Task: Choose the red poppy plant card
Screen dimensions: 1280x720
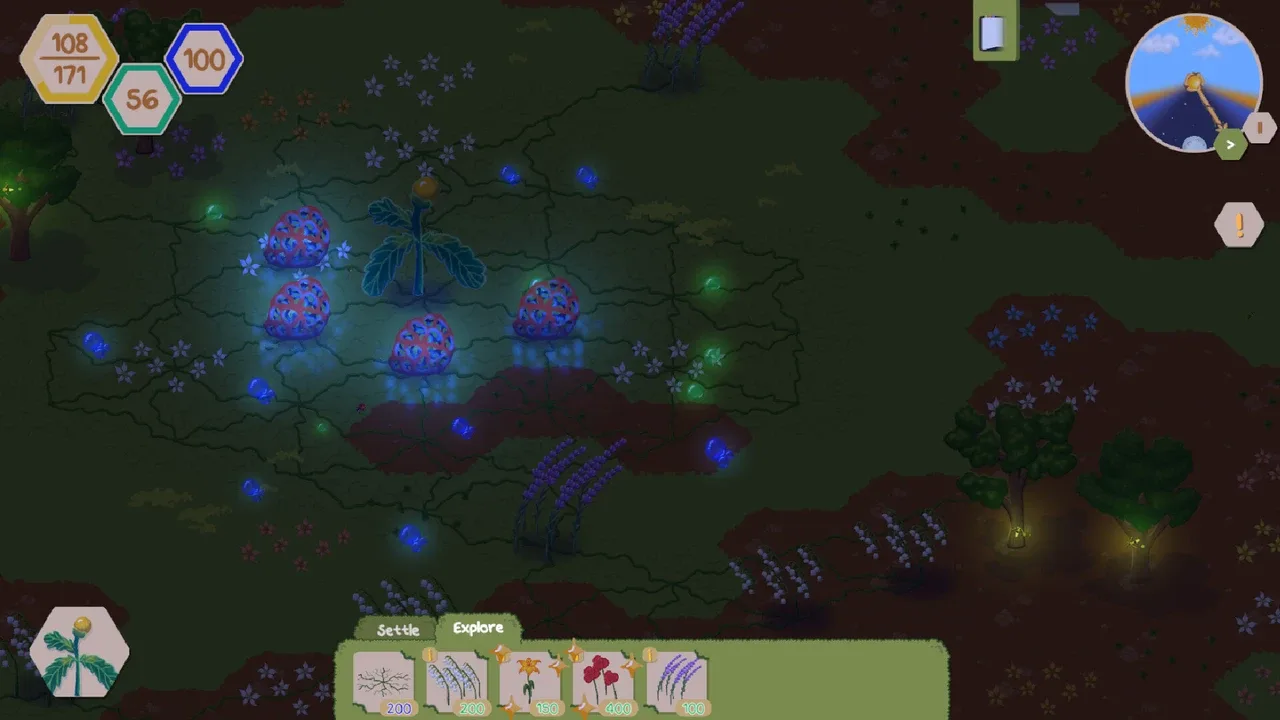Action: pyautogui.click(x=603, y=684)
